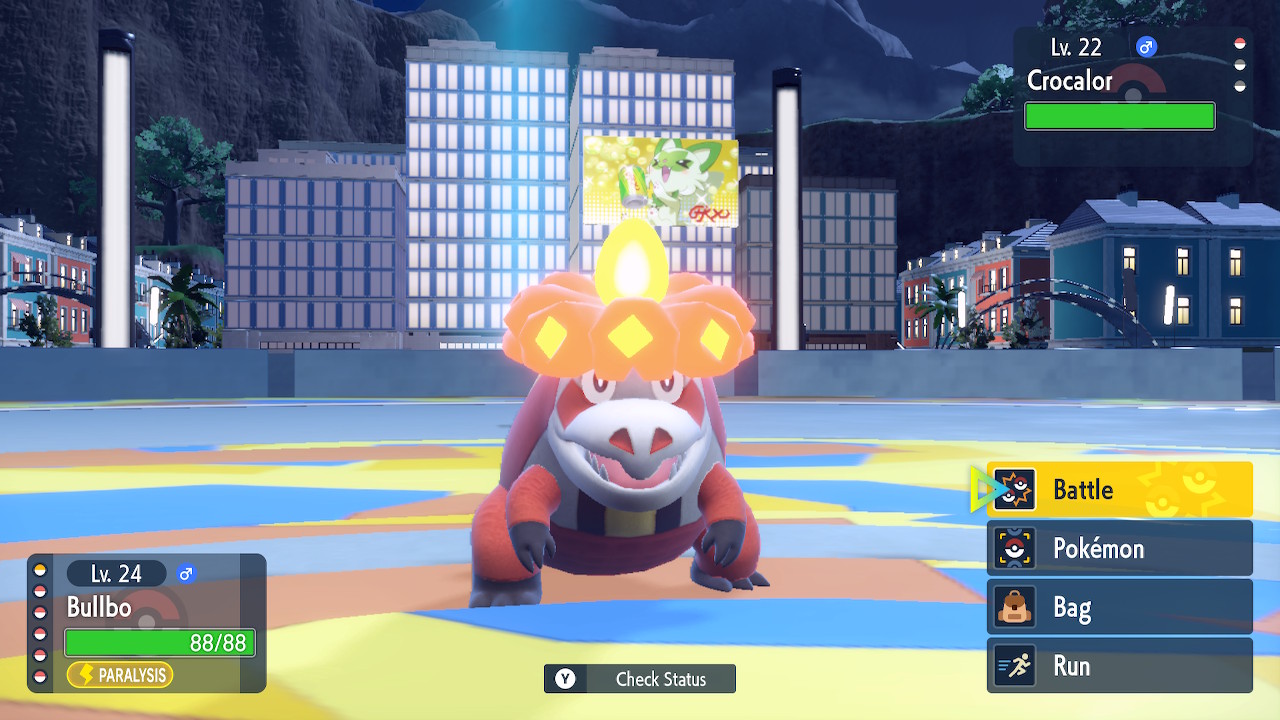Screen dimensions: 1280x720
Task: Open the Bag
Action: [x=1119, y=607]
